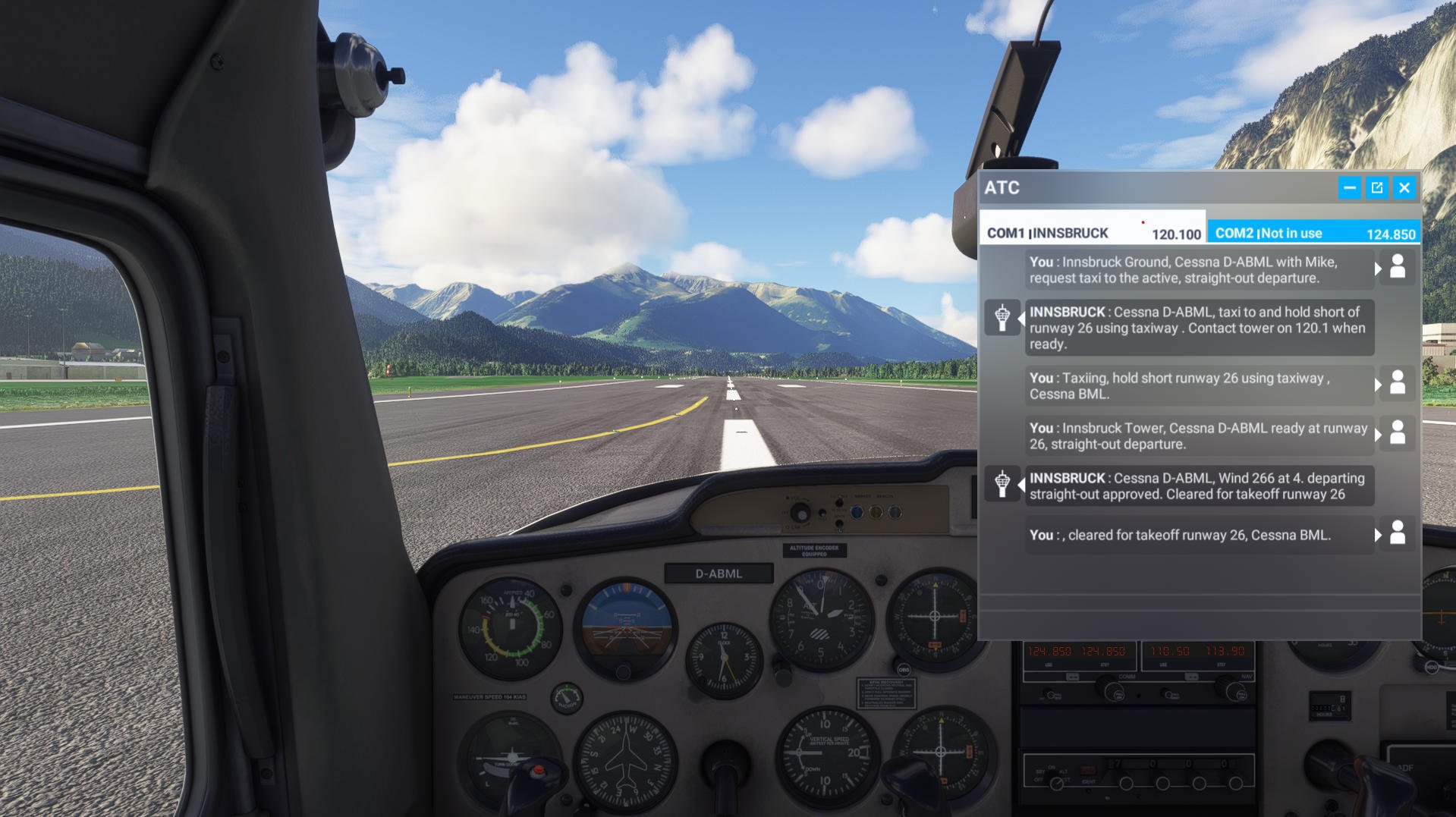Close the ATC window
The image size is (1456, 817).
pos(1404,188)
